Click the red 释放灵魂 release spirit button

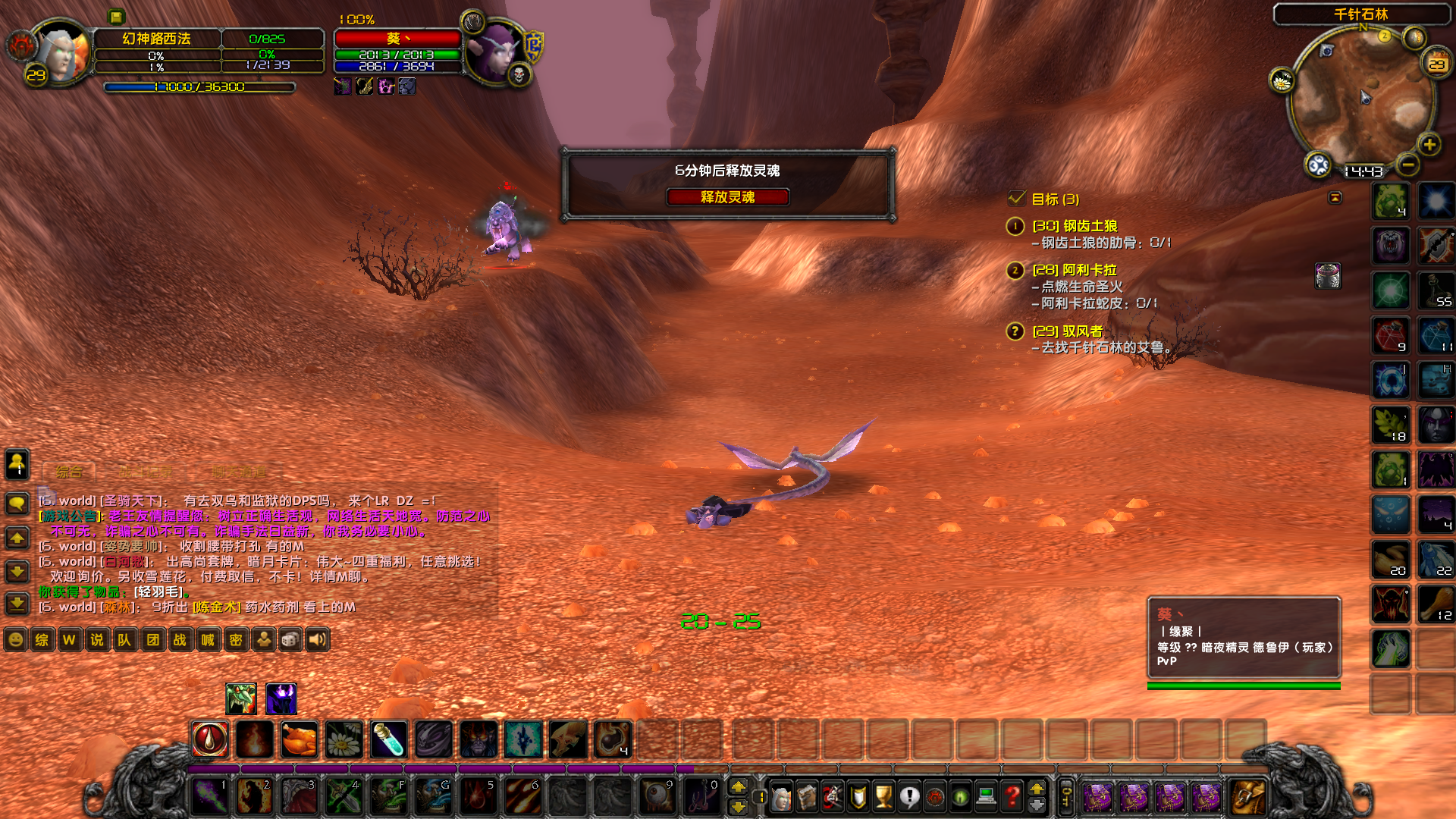tap(727, 197)
